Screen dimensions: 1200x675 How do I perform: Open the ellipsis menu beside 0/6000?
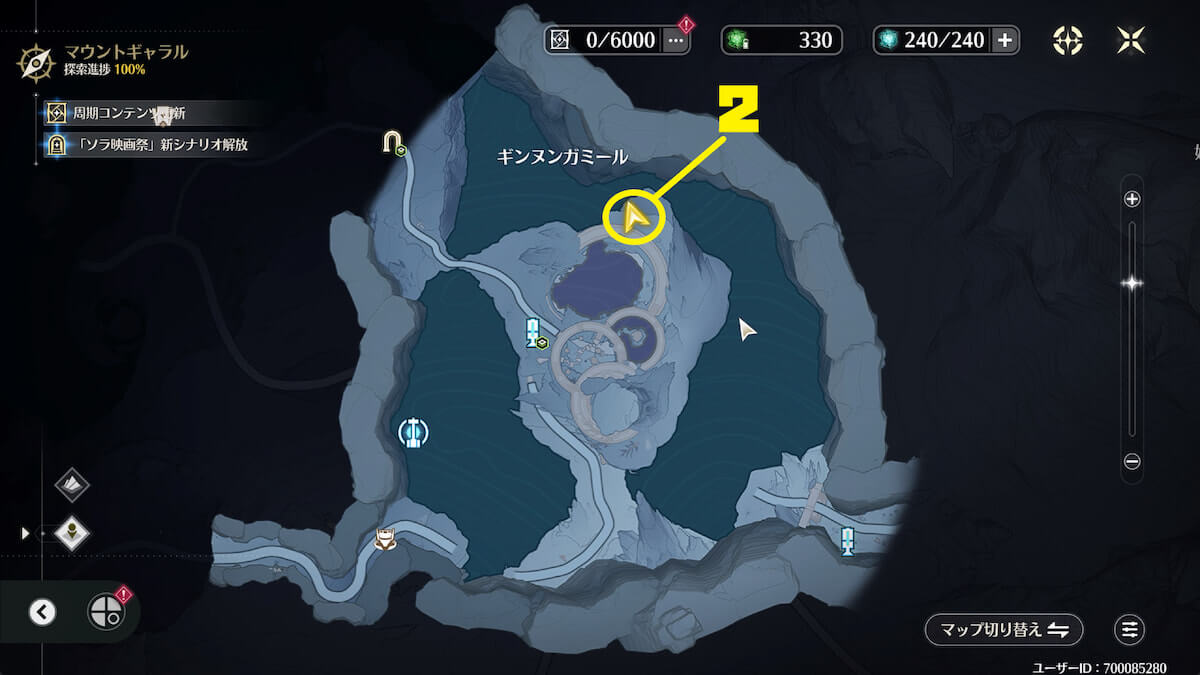(677, 41)
